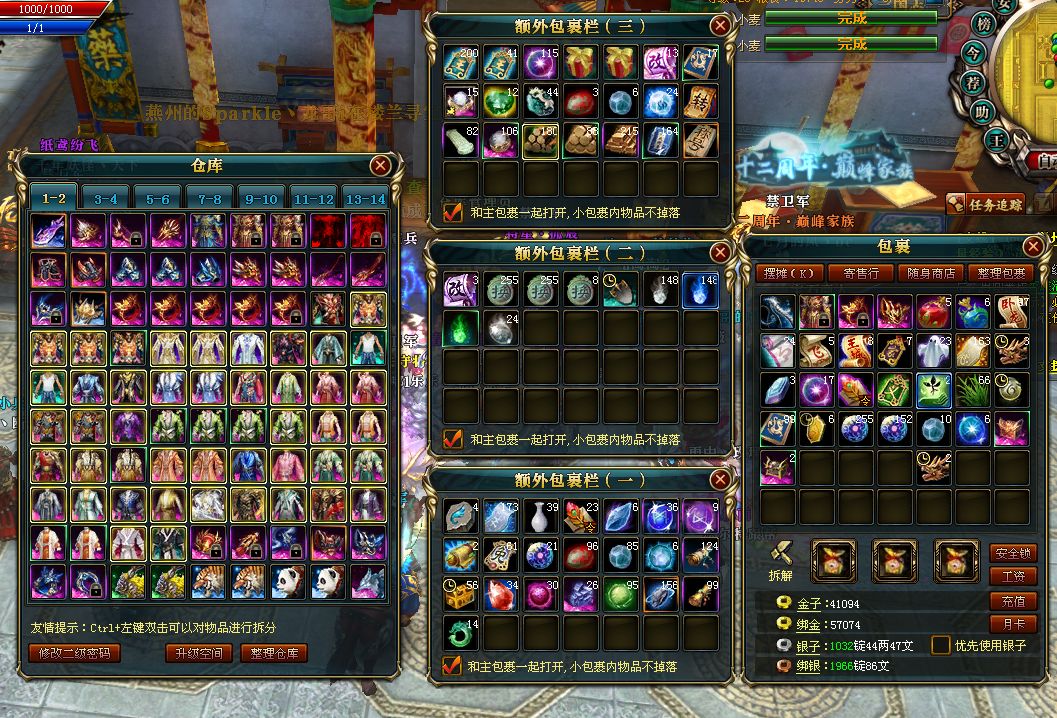Toggle the 优先使用银子 checkbox

point(940,645)
